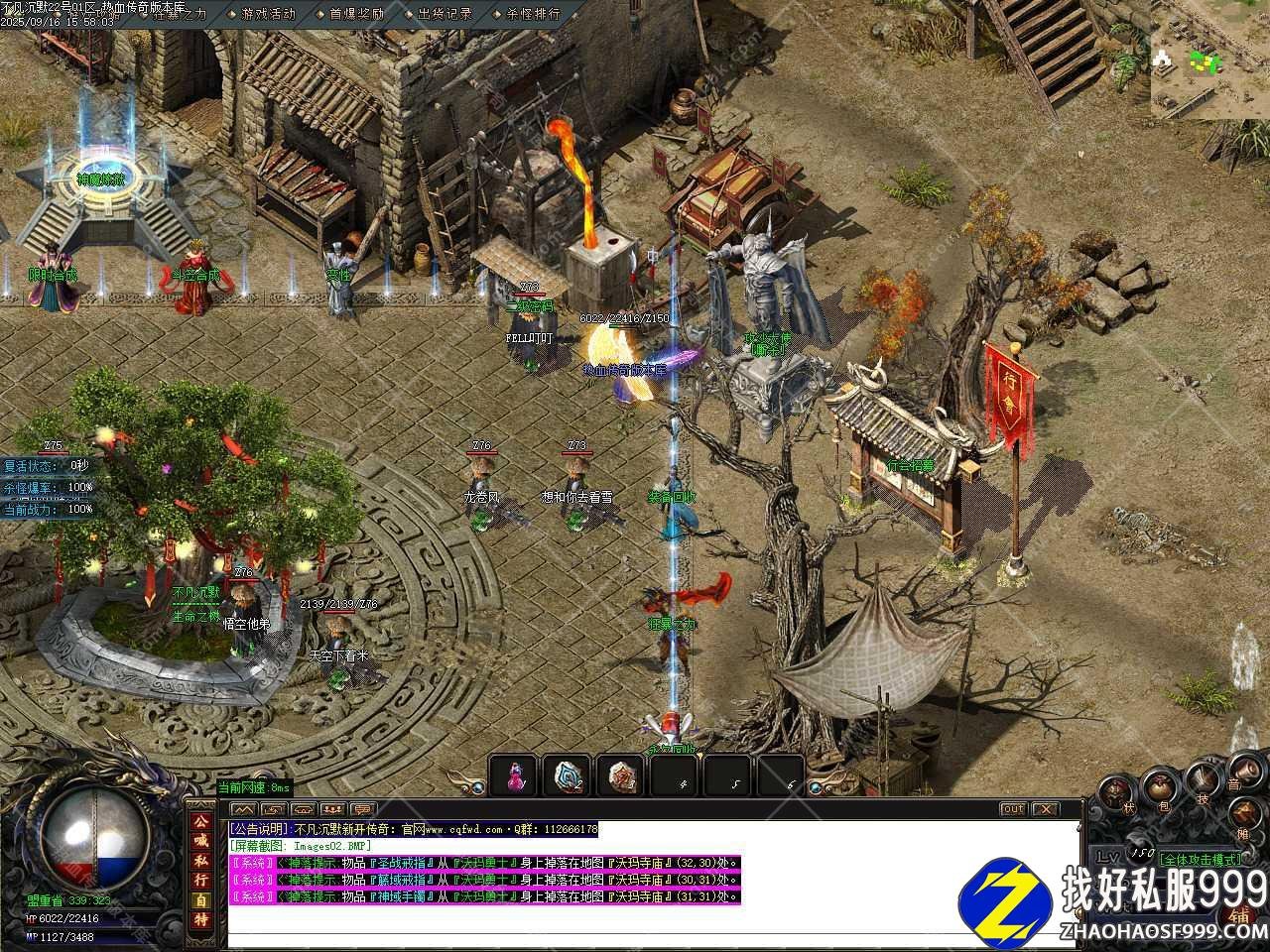Open the character status (状) panel
Viewport: 1270px width, 952px height.
tap(1115, 793)
